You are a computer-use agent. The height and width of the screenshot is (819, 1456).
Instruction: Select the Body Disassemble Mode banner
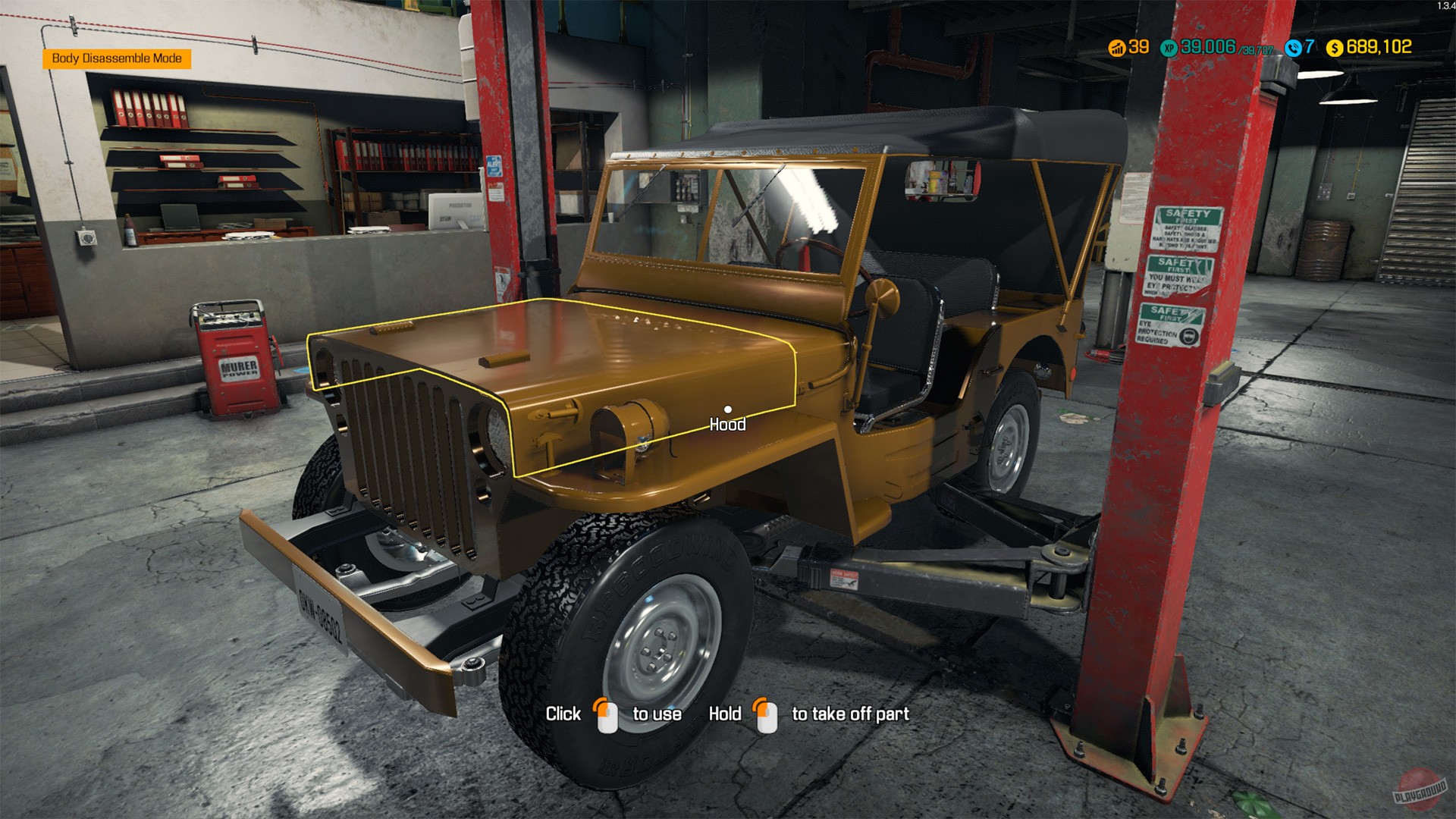tap(118, 57)
